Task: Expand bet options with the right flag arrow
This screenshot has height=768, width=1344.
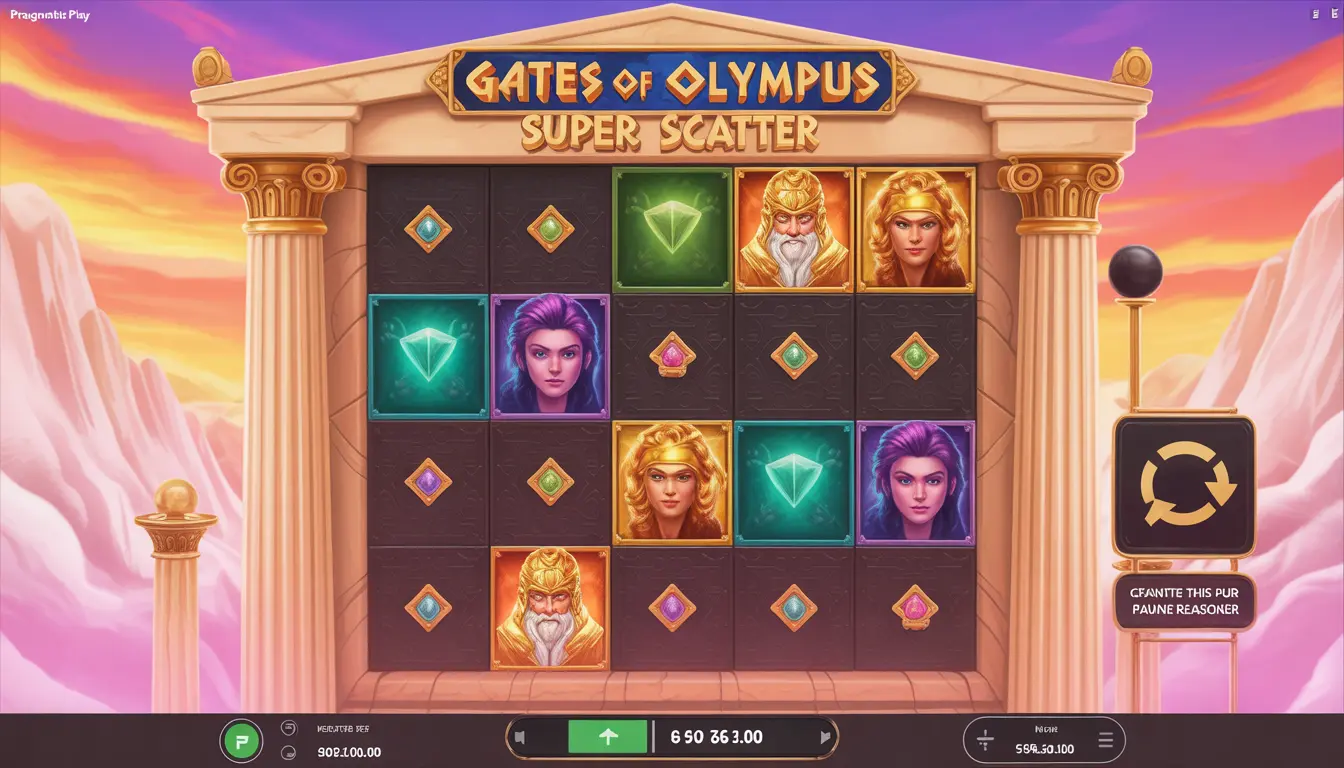Action: [x=825, y=737]
